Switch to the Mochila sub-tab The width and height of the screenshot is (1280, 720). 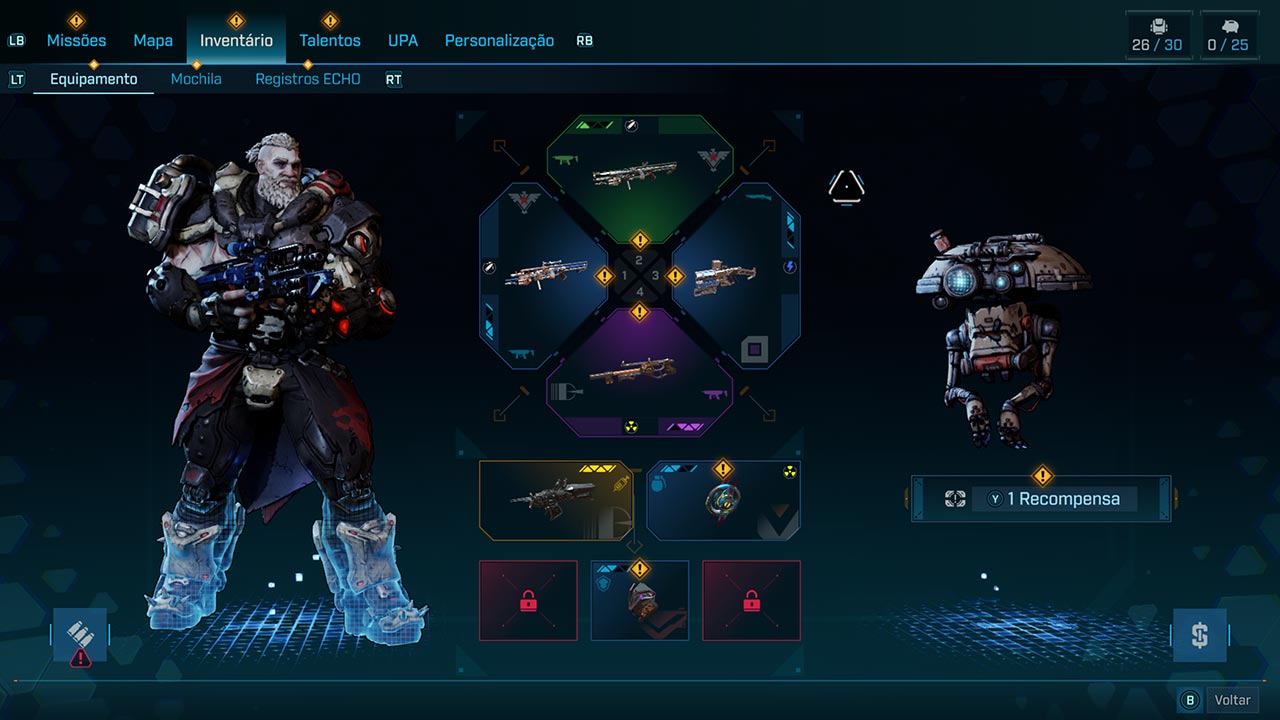[x=196, y=79]
